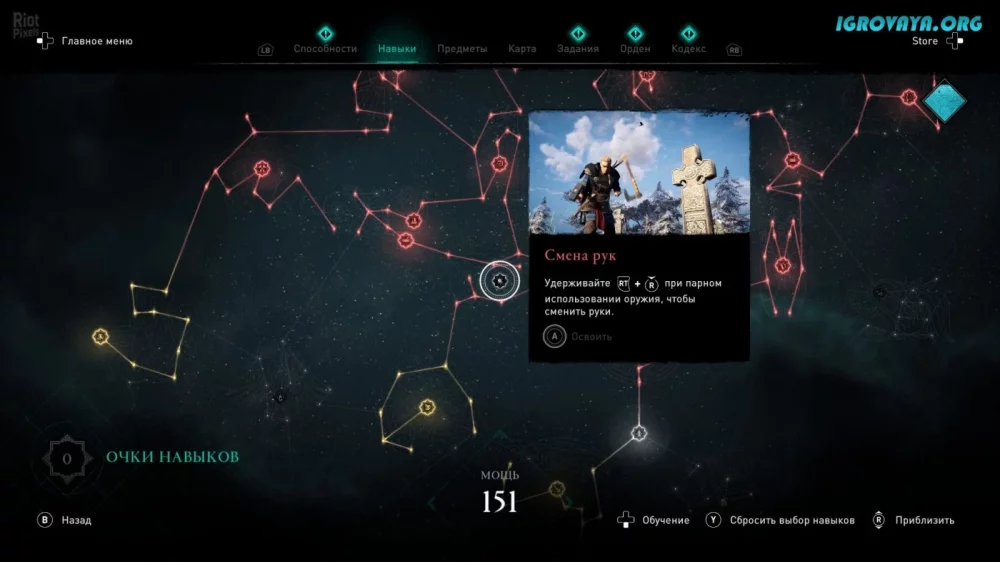Screen dimensions: 1000x562
Task: Switch to the Способности tab
Action: click(324, 49)
